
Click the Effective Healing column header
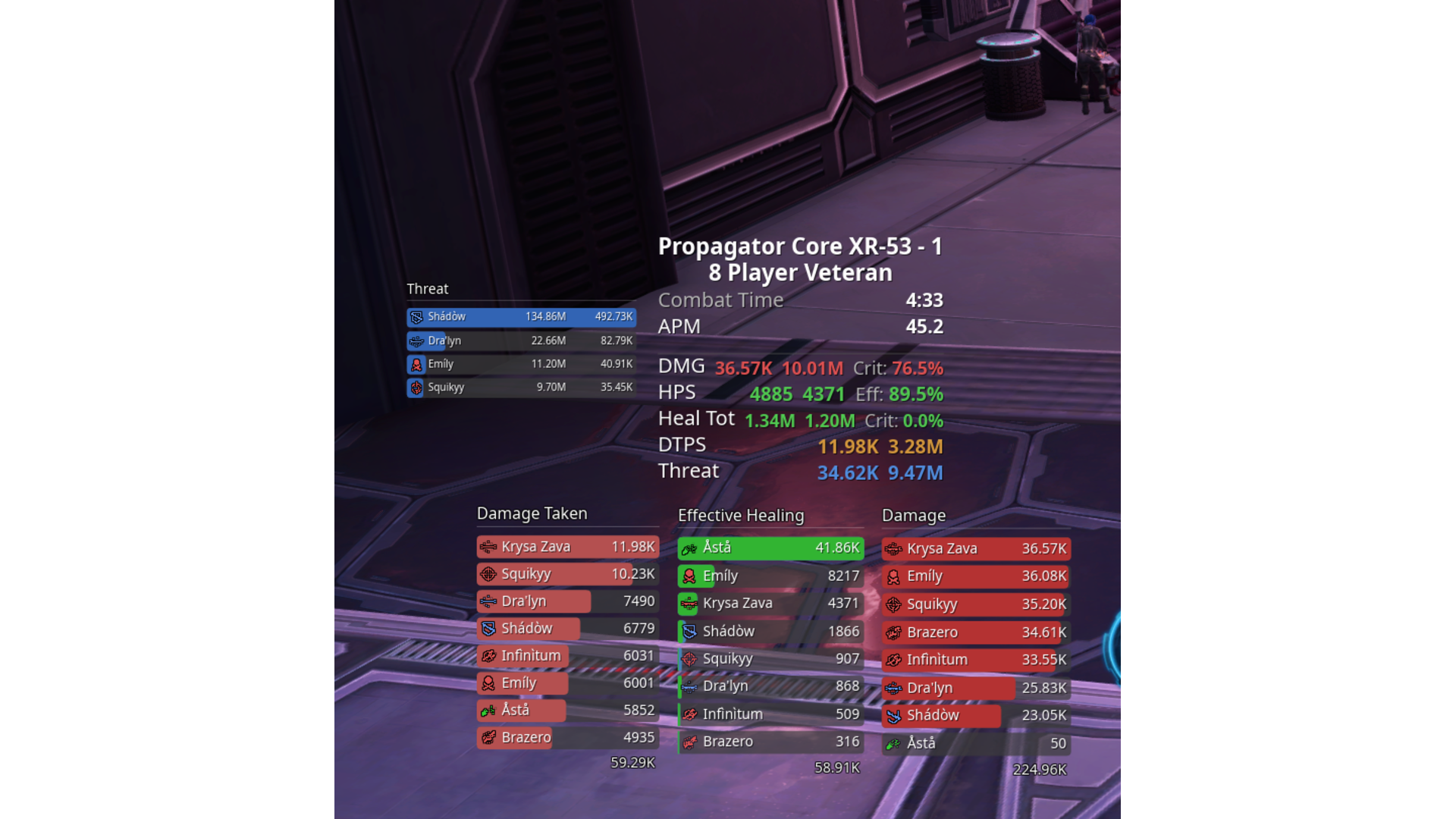click(742, 516)
